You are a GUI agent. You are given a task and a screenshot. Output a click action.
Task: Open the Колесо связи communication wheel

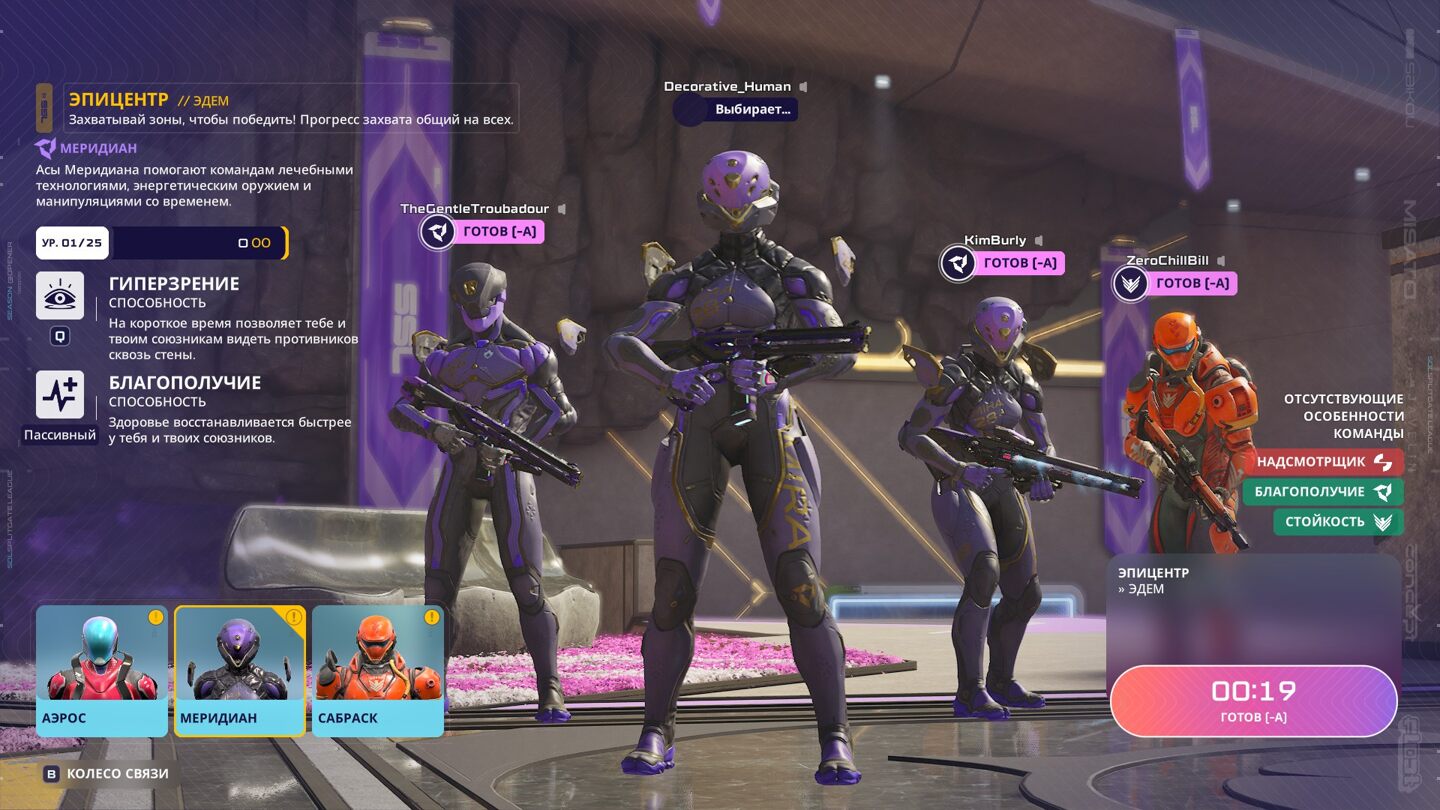(106, 774)
